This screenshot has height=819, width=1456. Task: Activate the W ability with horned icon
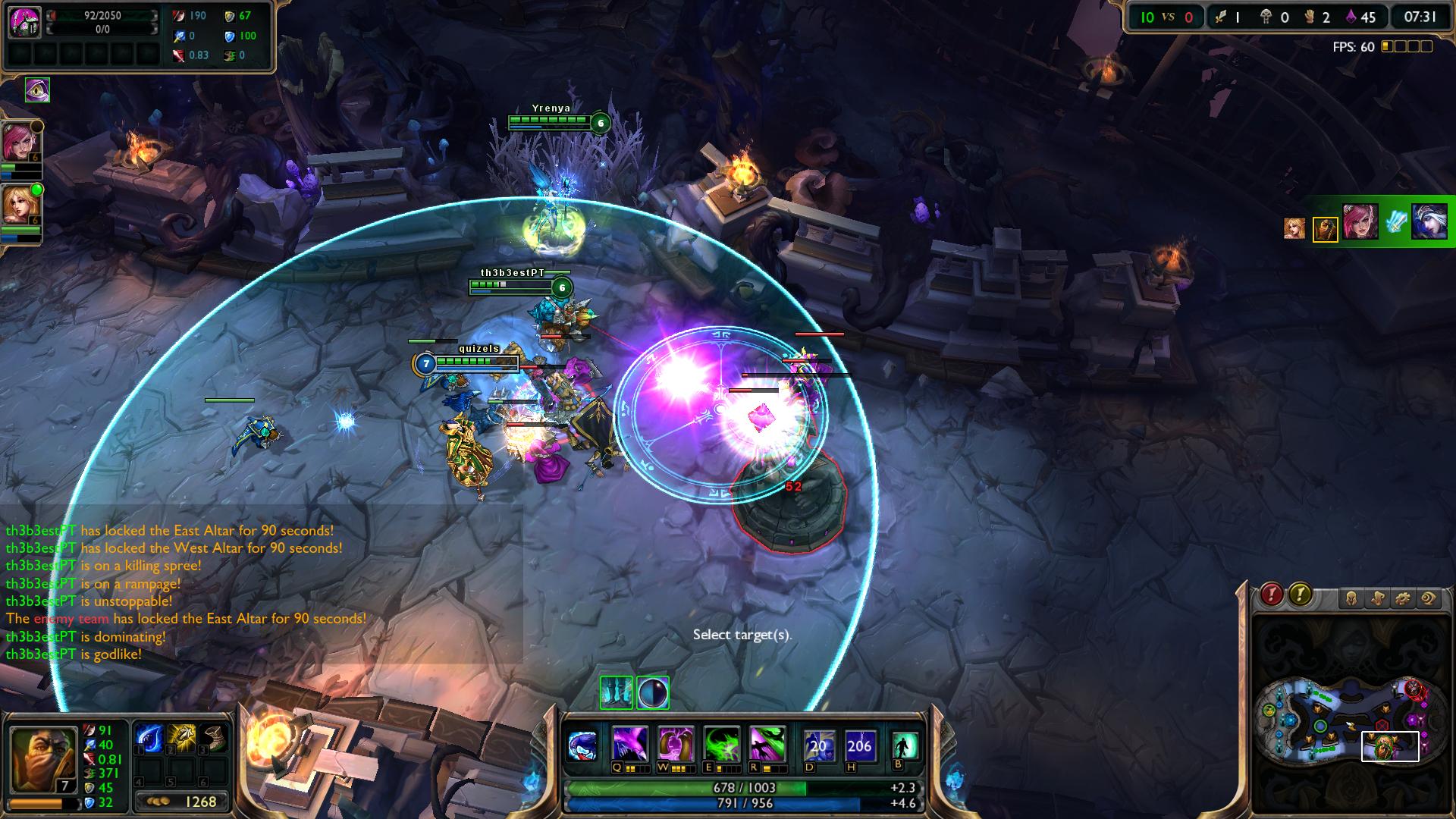click(675, 745)
